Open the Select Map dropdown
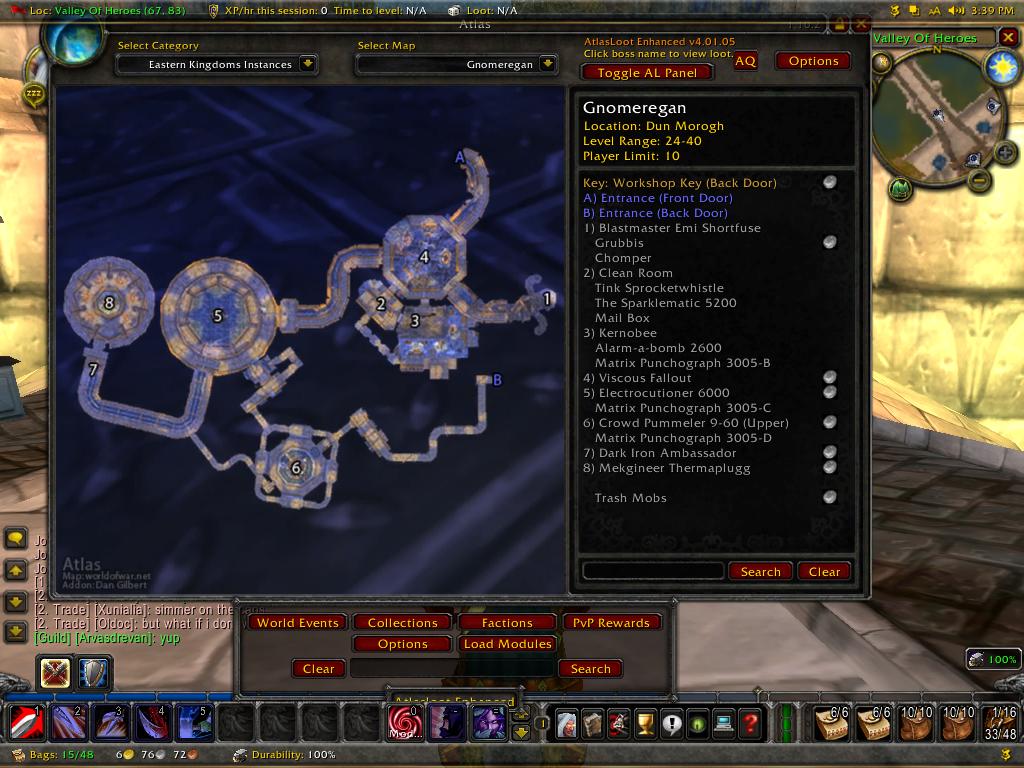The height and width of the screenshot is (768, 1024). (x=548, y=64)
